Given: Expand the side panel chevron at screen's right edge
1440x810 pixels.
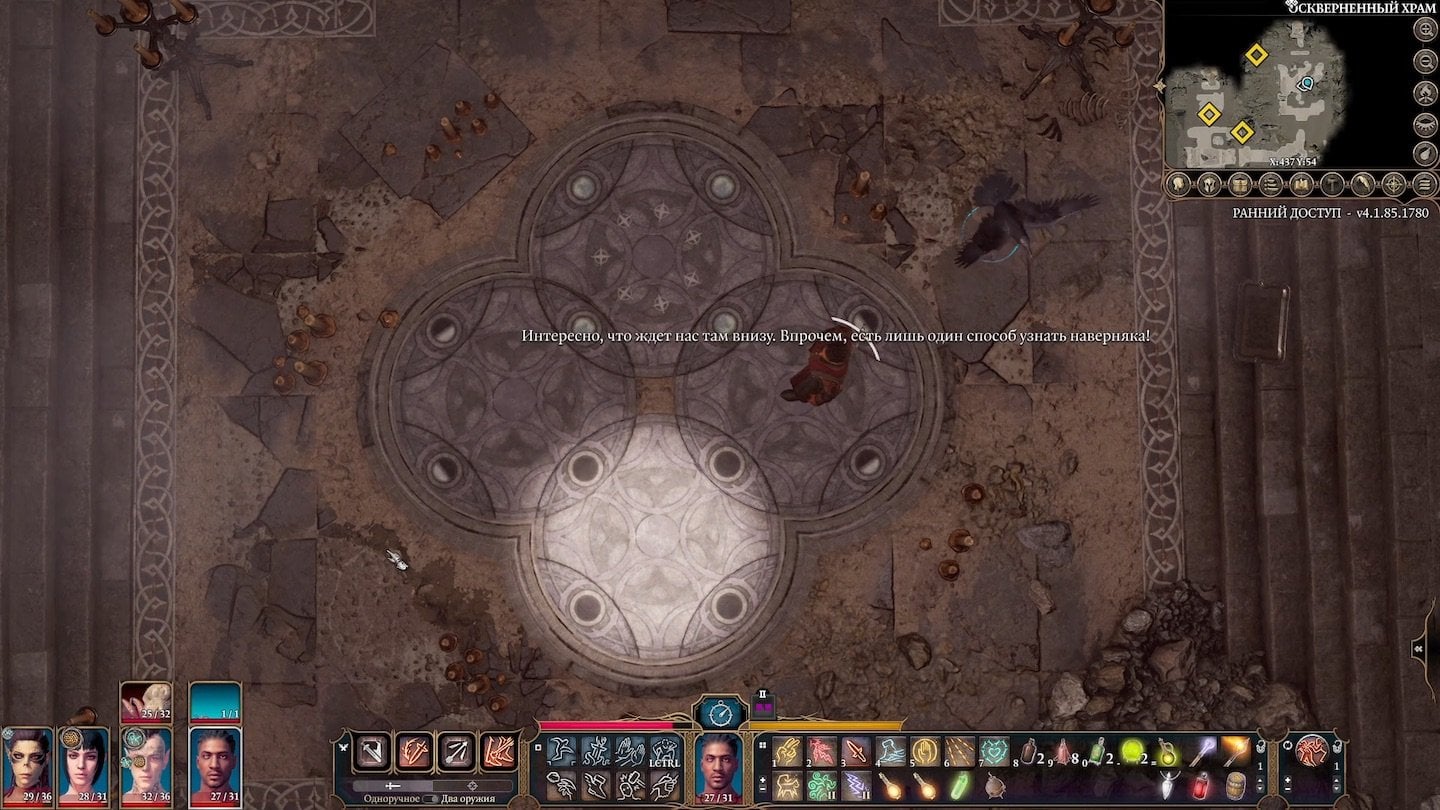Looking at the screenshot, I should 1418,649.
